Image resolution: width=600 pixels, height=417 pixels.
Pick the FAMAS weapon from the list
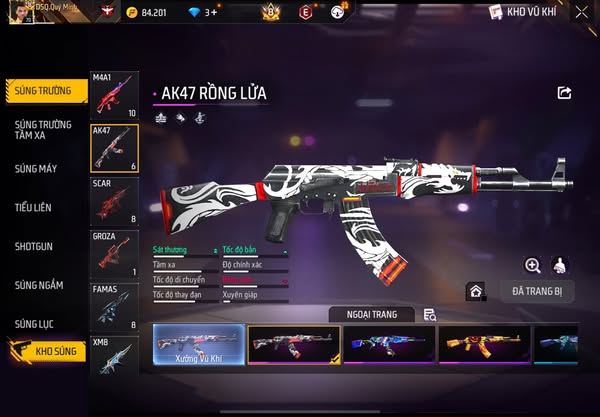(x=114, y=307)
